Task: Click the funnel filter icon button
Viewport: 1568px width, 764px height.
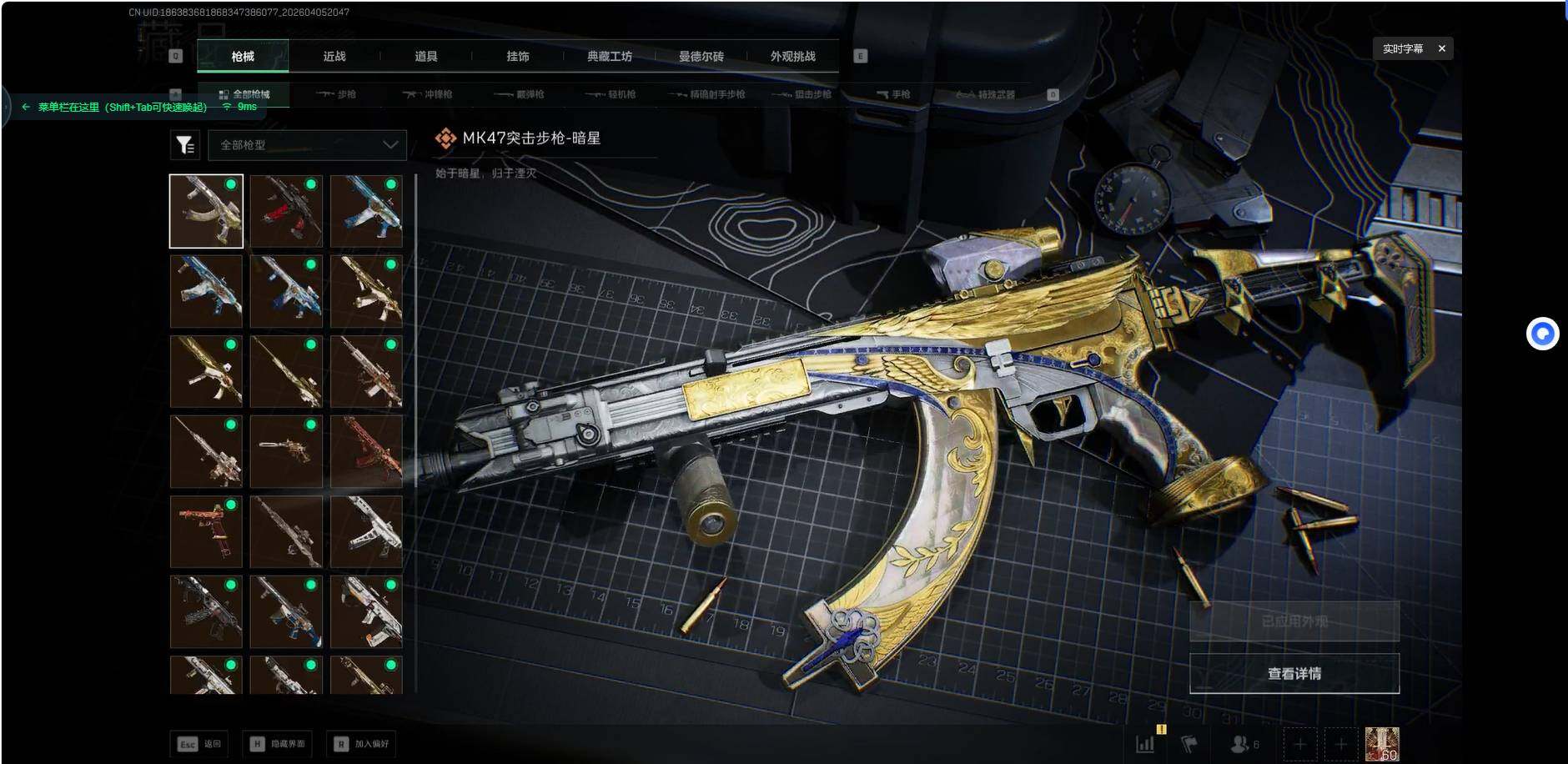Action: [185, 145]
